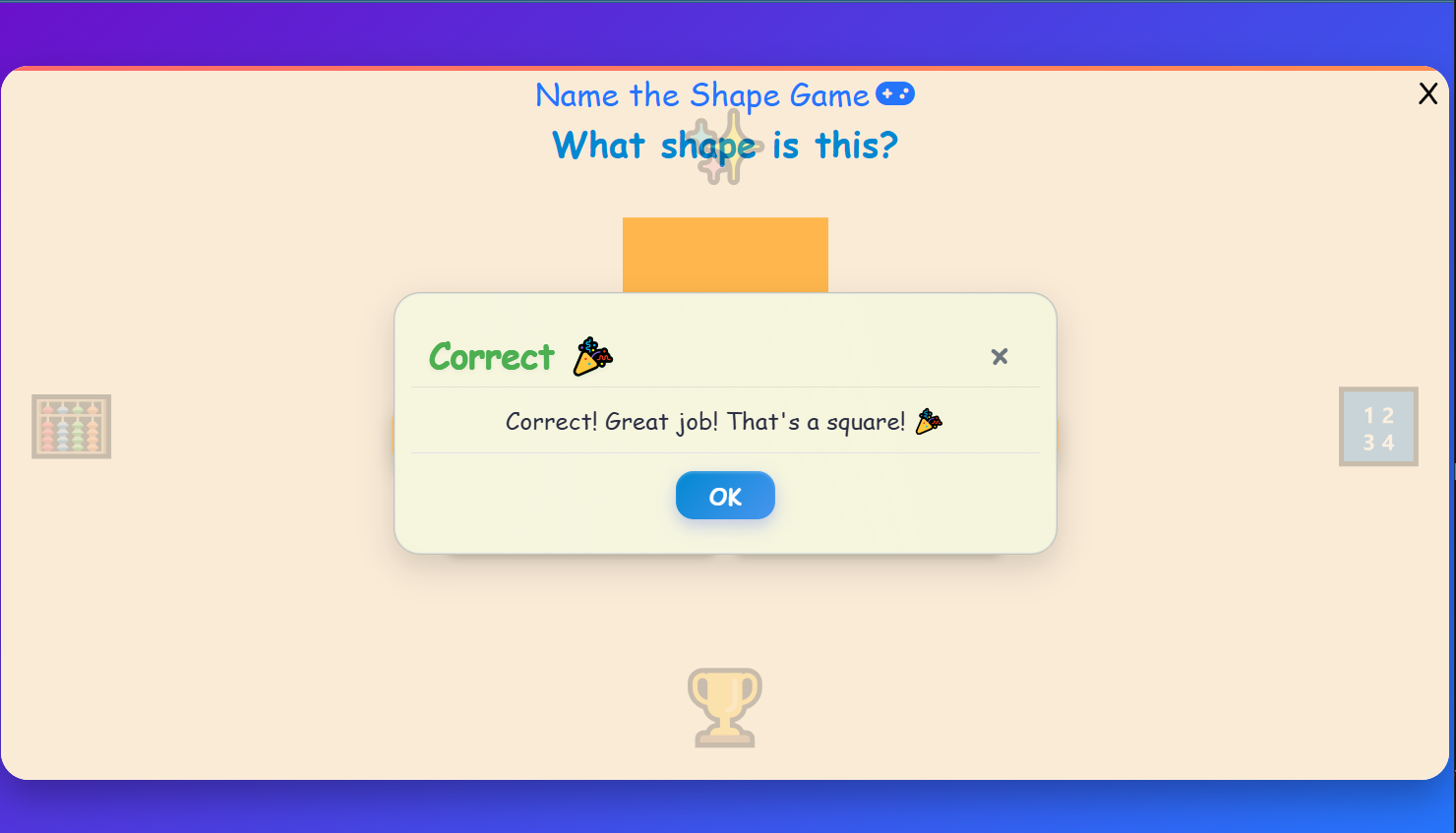This screenshot has width=1456, height=833.
Task: Select the abacus icon on the left side
Action: (x=71, y=426)
